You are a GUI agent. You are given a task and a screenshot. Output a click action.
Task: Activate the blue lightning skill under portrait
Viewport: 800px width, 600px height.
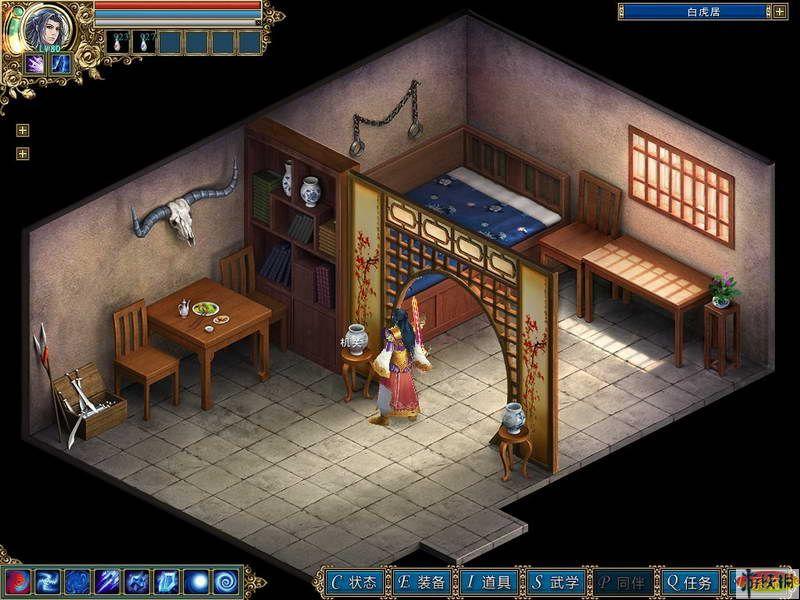pos(61,63)
